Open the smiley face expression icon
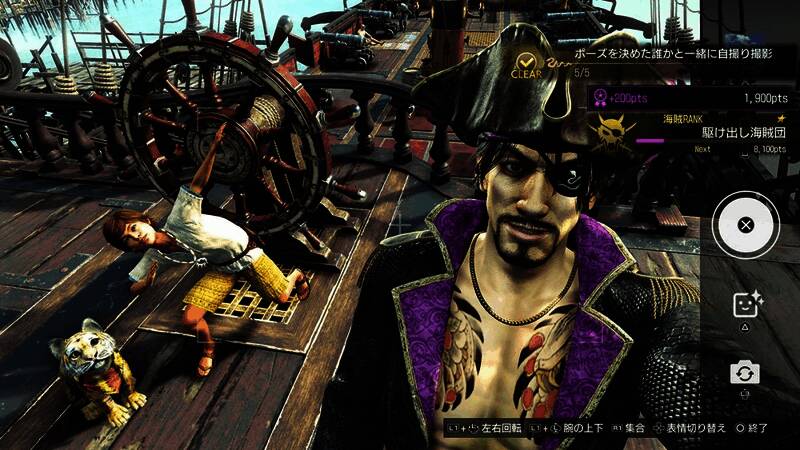 tap(745, 305)
